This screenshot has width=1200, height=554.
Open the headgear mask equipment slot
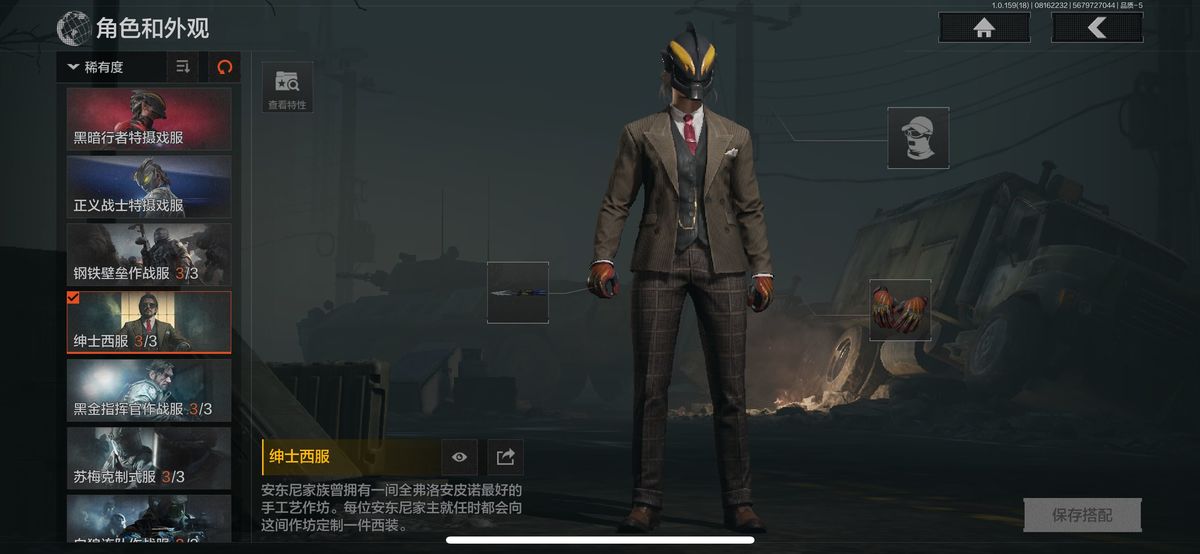tap(918, 138)
